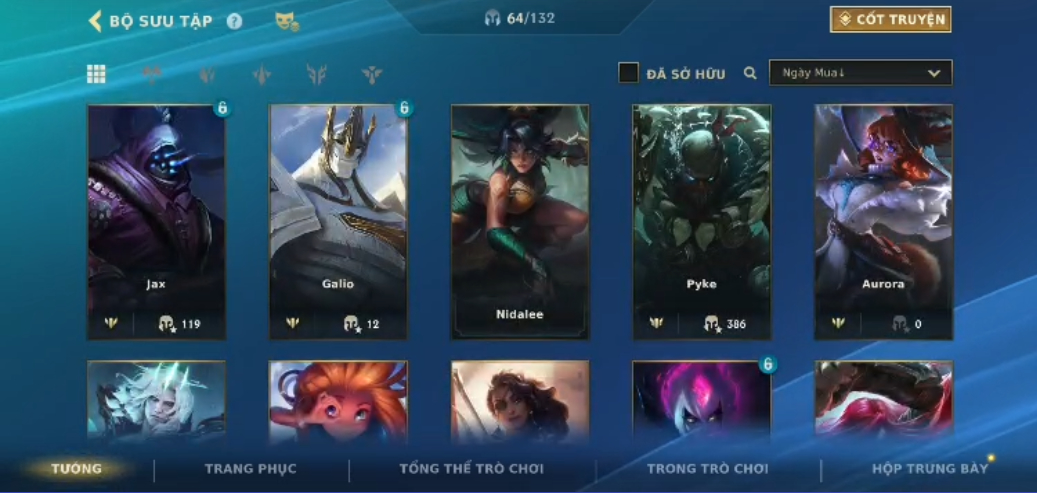Viewport: 1037px width, 493px height.
Task: Open the Ngày Mua sort dropdown
Action: pos(860,73)
